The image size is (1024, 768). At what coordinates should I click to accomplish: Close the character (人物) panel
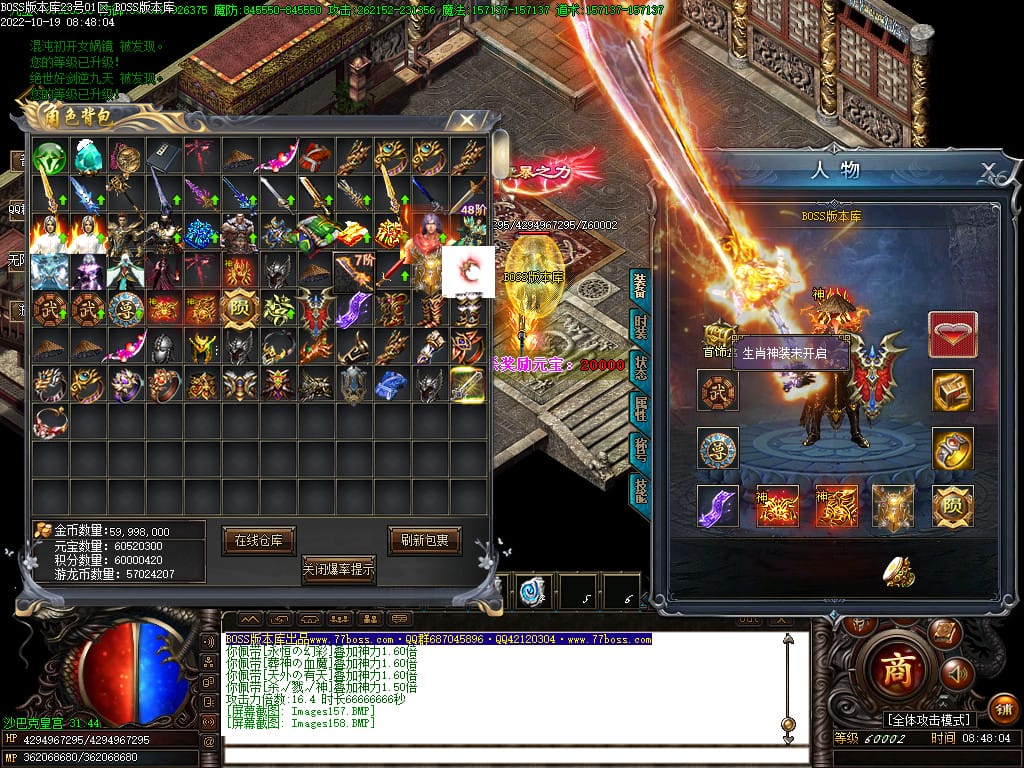click(x=987, y=169)
